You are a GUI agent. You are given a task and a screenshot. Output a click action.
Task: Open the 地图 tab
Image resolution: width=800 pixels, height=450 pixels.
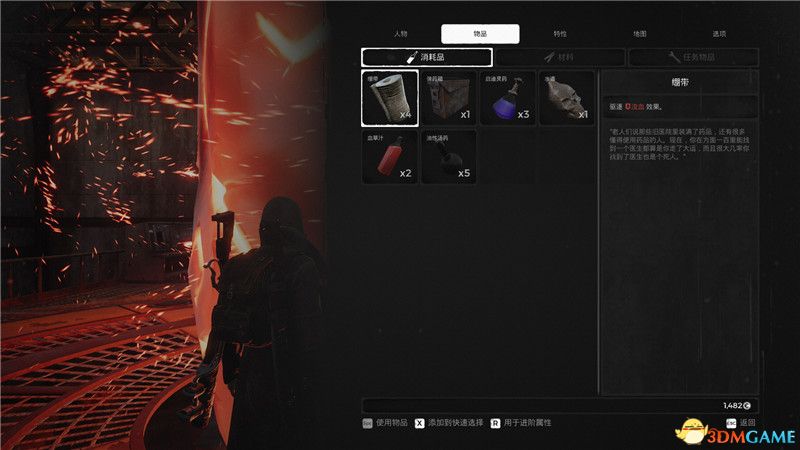pyautogui.click(x=638, y=33)
